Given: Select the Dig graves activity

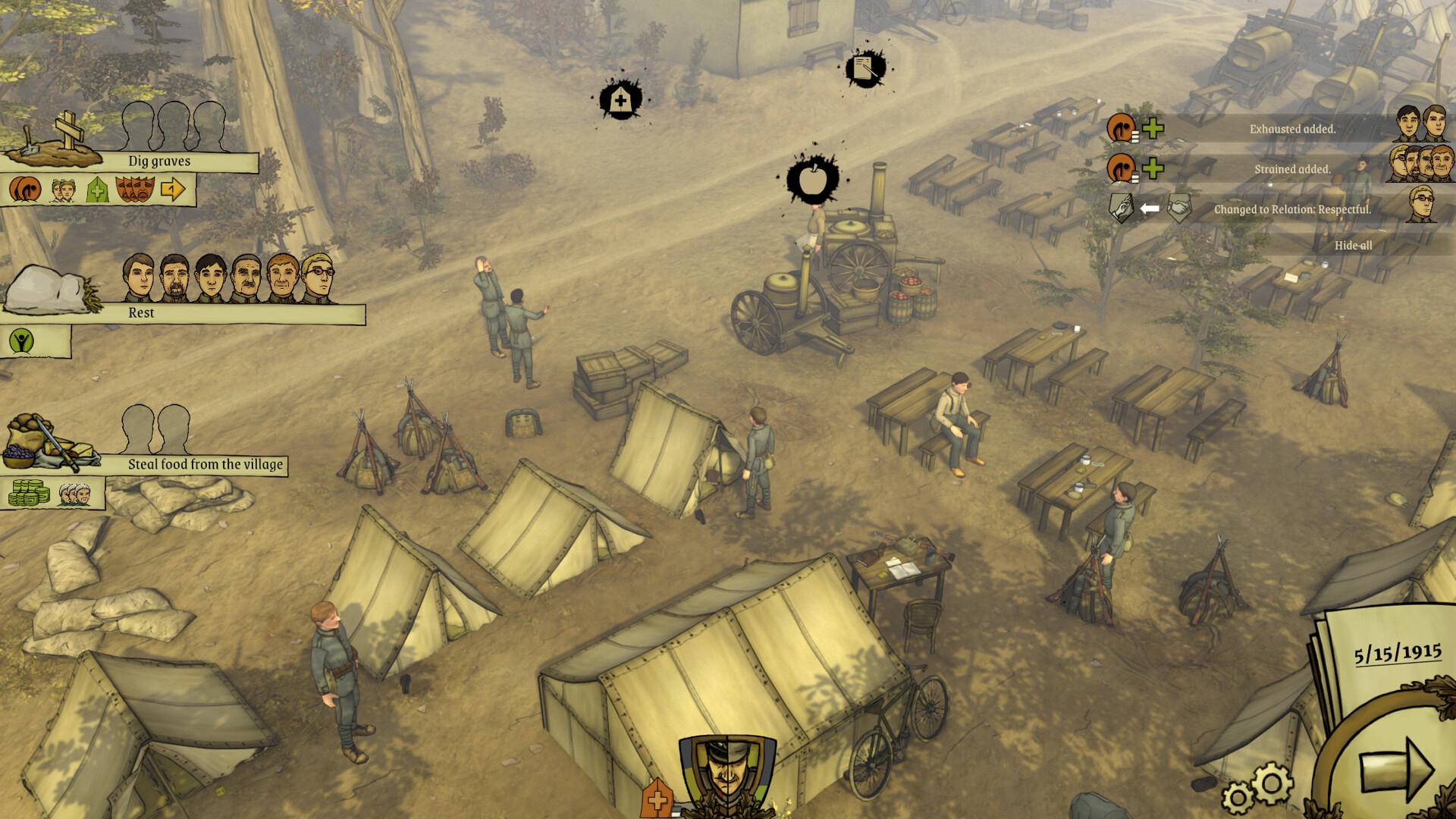Looking at the screenshot, I should click(159, 162).
